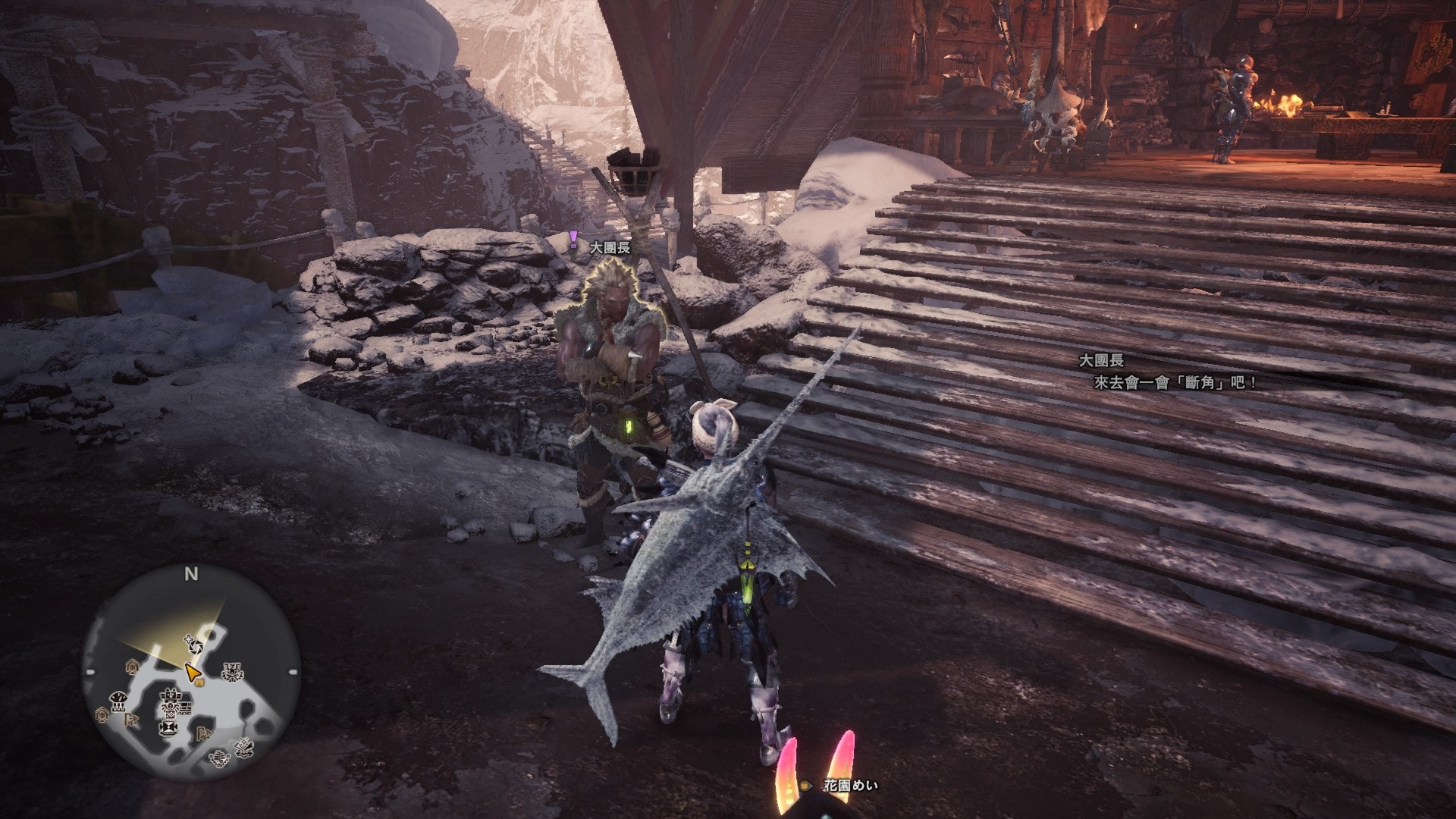Select the orange Palico marker on minimap
Screen dimensions: 1456x819
pos(199,682)
